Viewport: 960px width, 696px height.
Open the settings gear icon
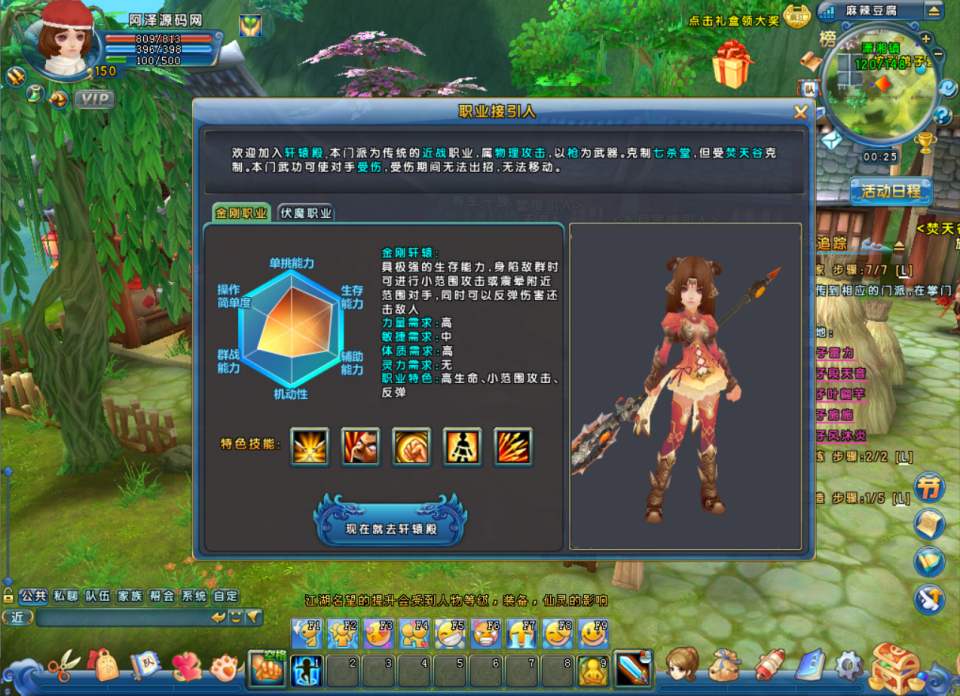tap(849, 664)
